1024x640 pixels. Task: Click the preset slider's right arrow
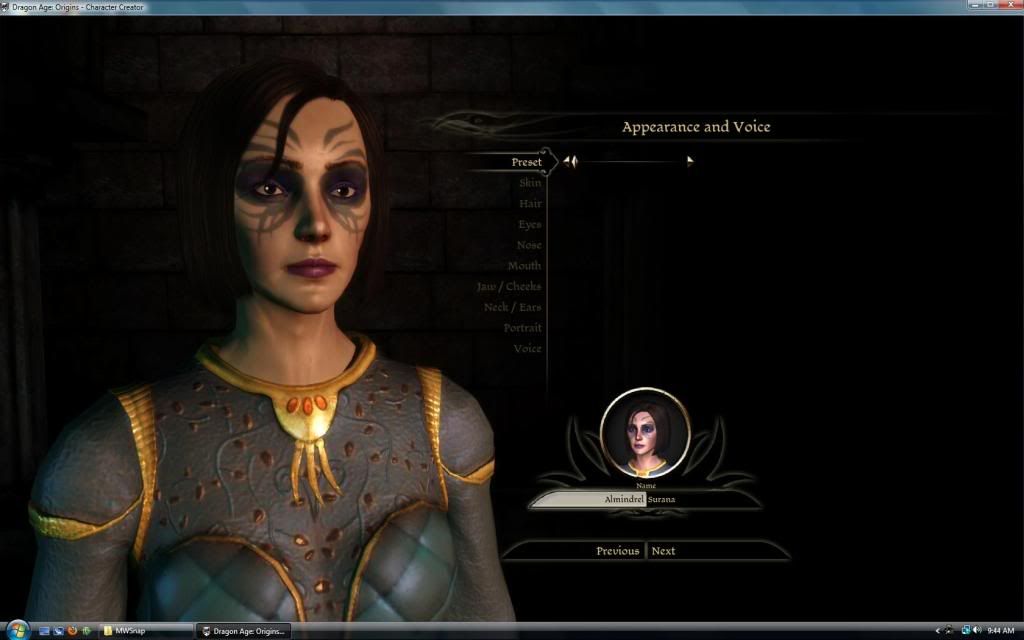(690, 161)
